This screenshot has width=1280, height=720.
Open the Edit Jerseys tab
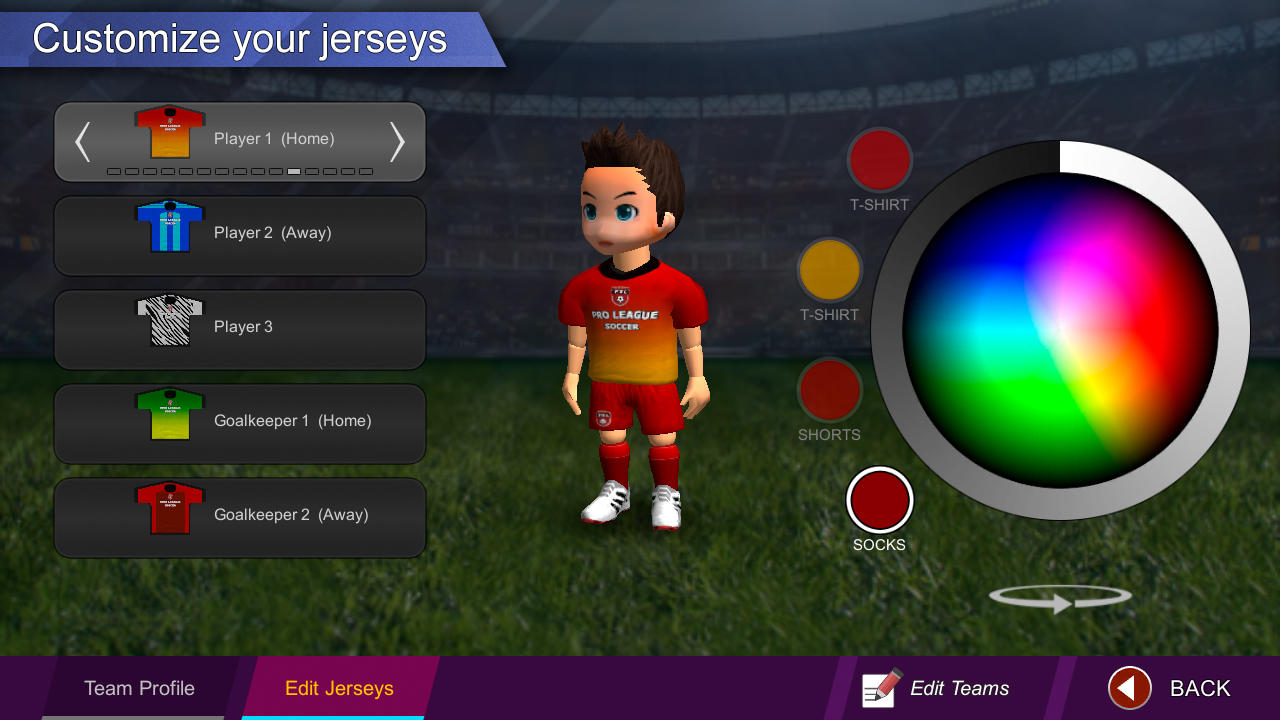[336, 688]
